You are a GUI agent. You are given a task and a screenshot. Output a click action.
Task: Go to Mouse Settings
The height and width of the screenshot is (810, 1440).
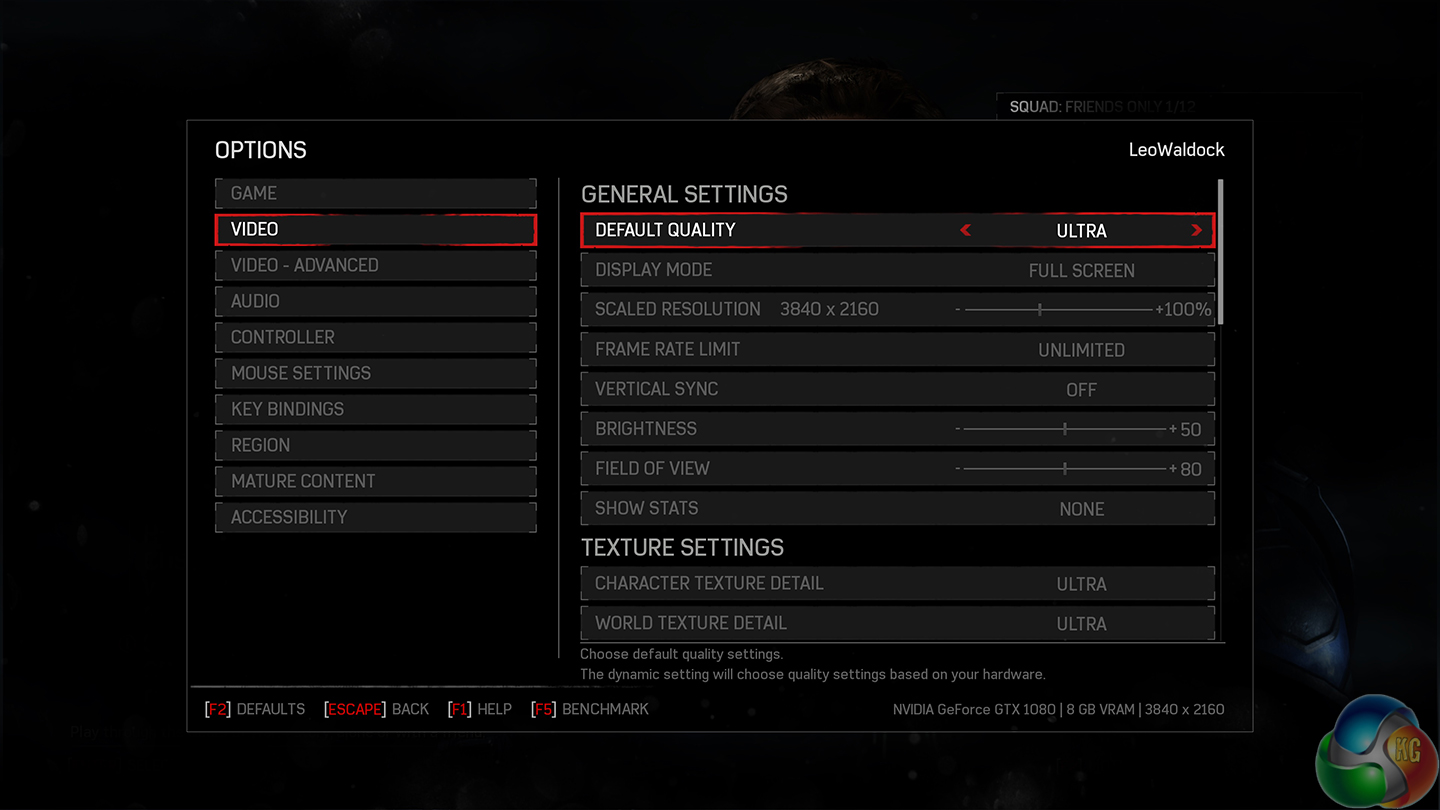375,373
